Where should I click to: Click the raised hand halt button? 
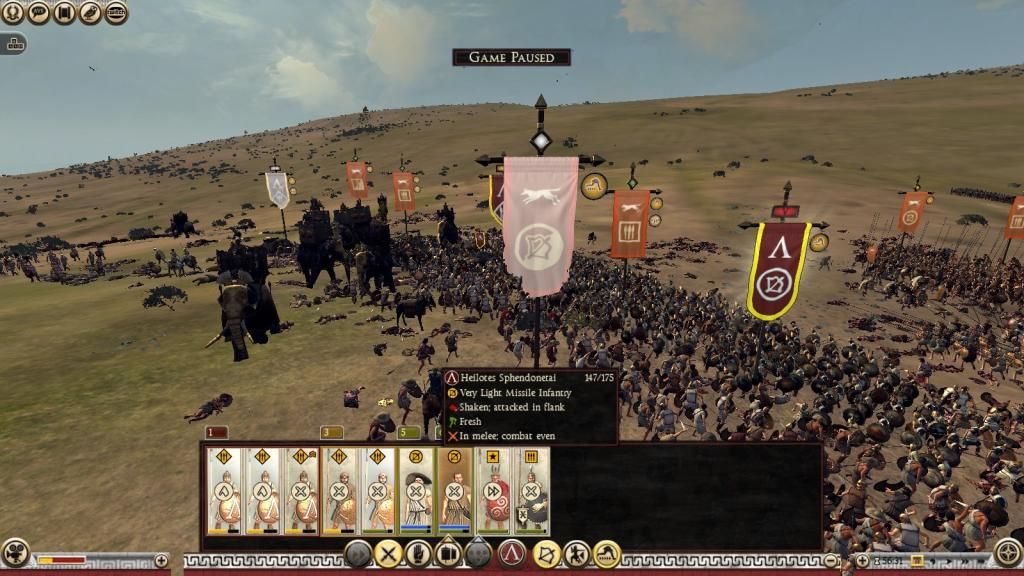tap(418, 553)
